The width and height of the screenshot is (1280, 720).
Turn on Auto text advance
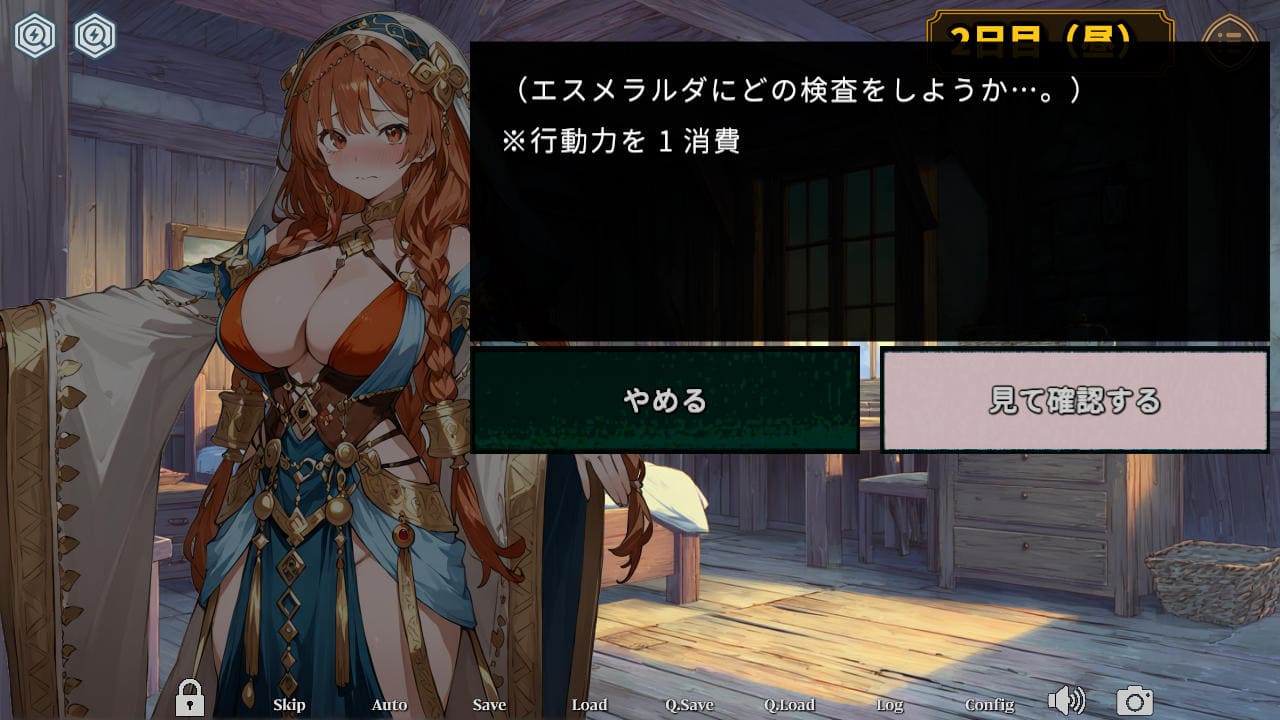[x=389, y=705]
